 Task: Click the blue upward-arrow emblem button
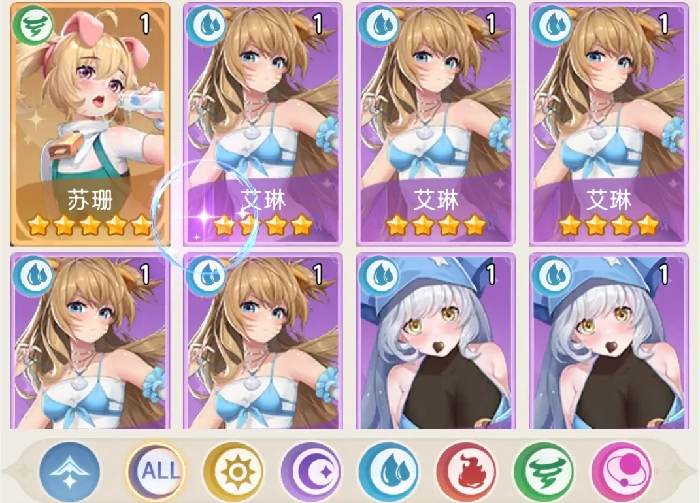[x=70, y=468]
